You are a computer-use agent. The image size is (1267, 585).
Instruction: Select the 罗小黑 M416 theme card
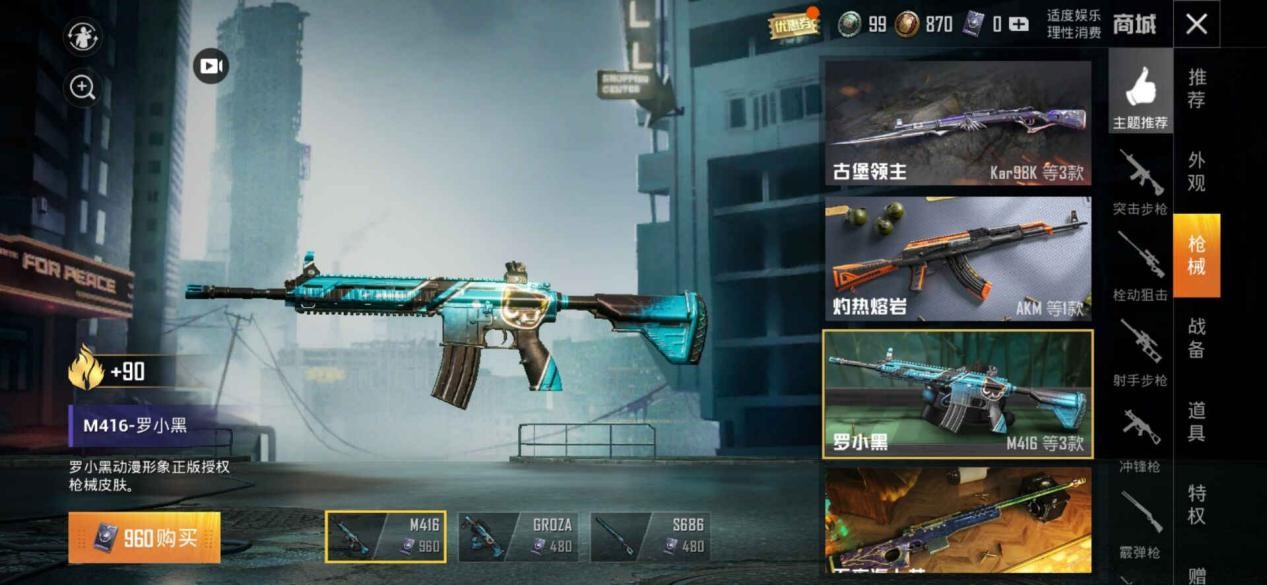click(x=957, y=394)
